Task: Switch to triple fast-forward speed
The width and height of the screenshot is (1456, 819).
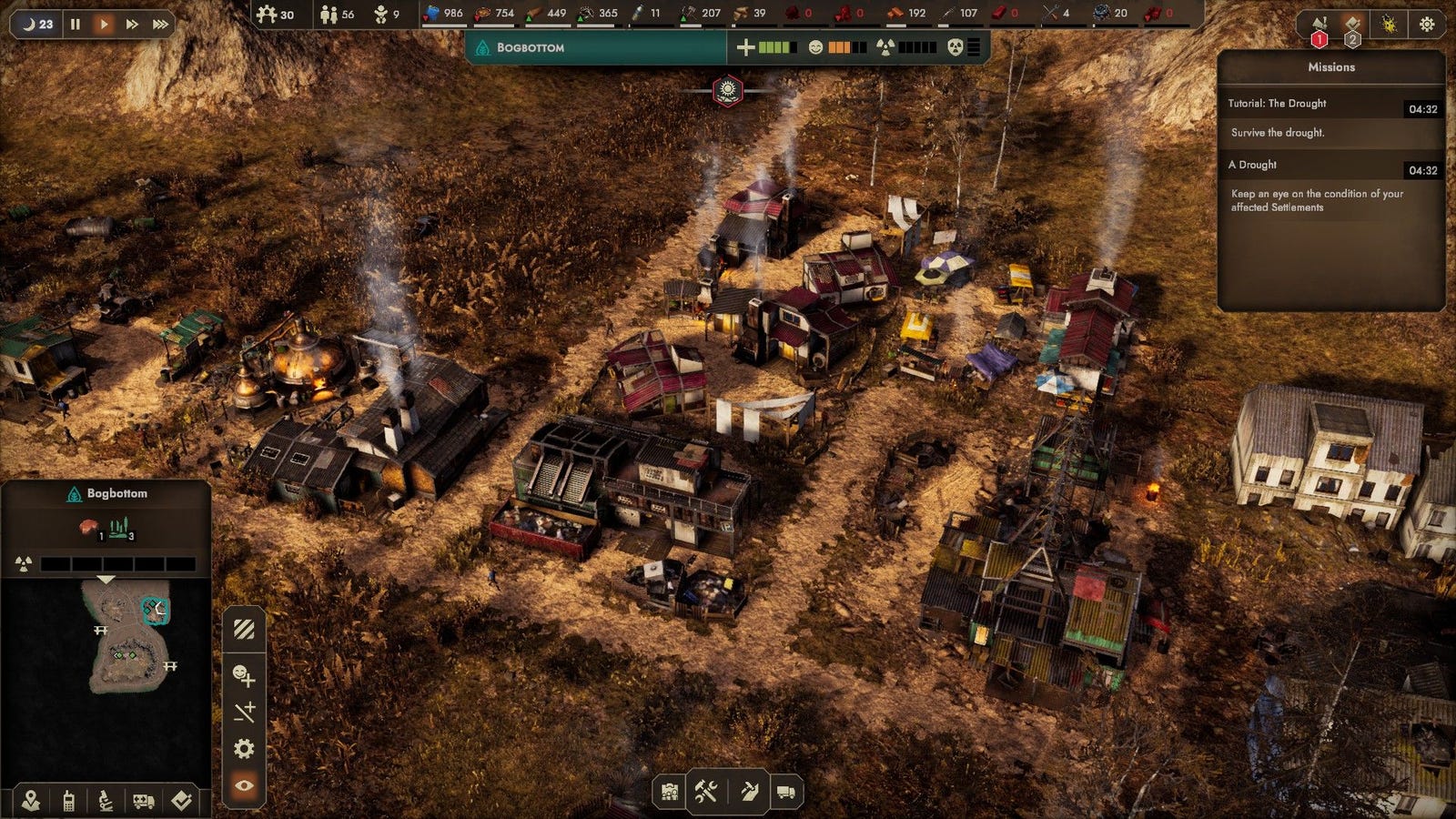Action: [160, 24]
